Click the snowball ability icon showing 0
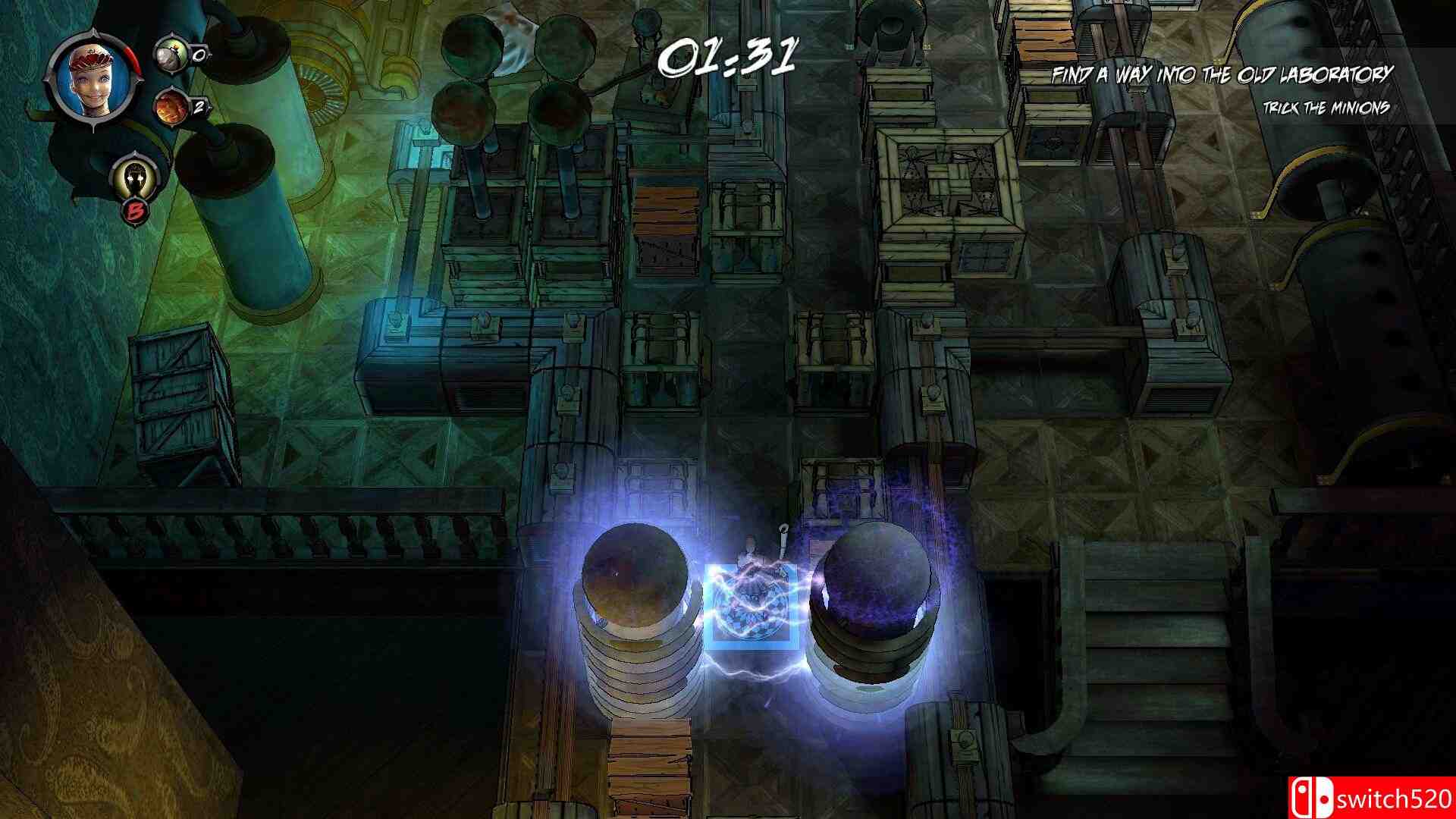Screen dimensions: 1456x819 (x=171, y=55)
